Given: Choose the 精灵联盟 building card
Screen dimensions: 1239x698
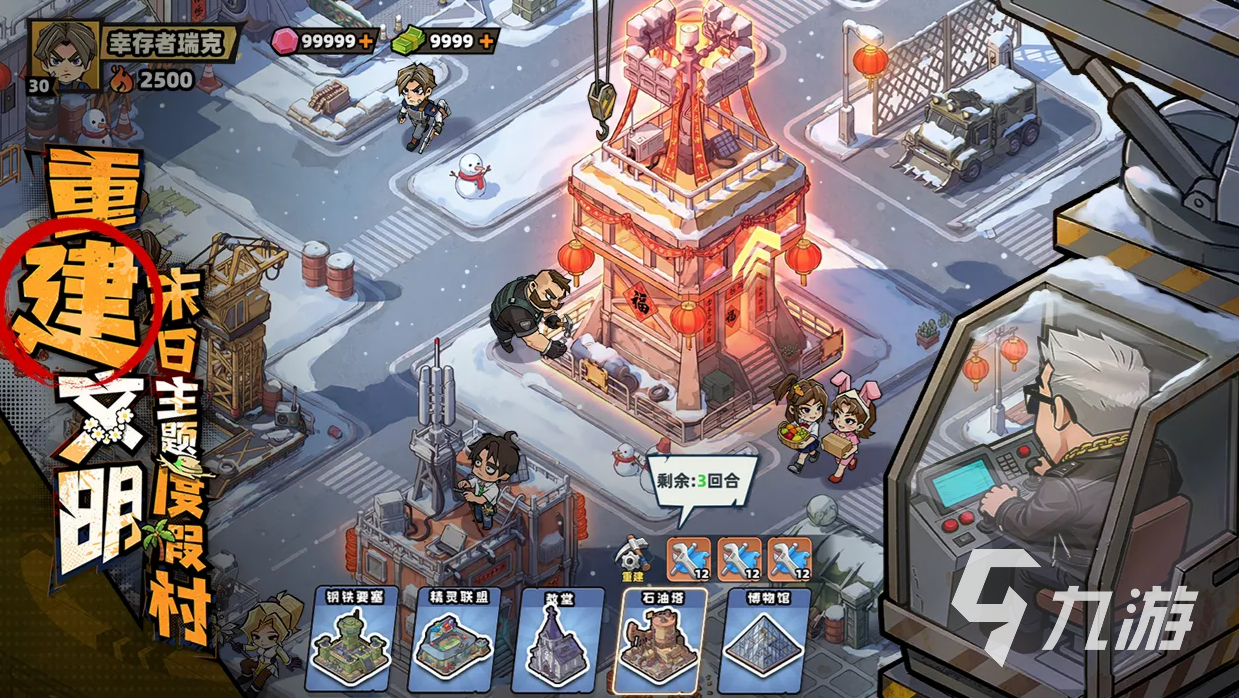Looking at the screenshot, I should point(453,639).
